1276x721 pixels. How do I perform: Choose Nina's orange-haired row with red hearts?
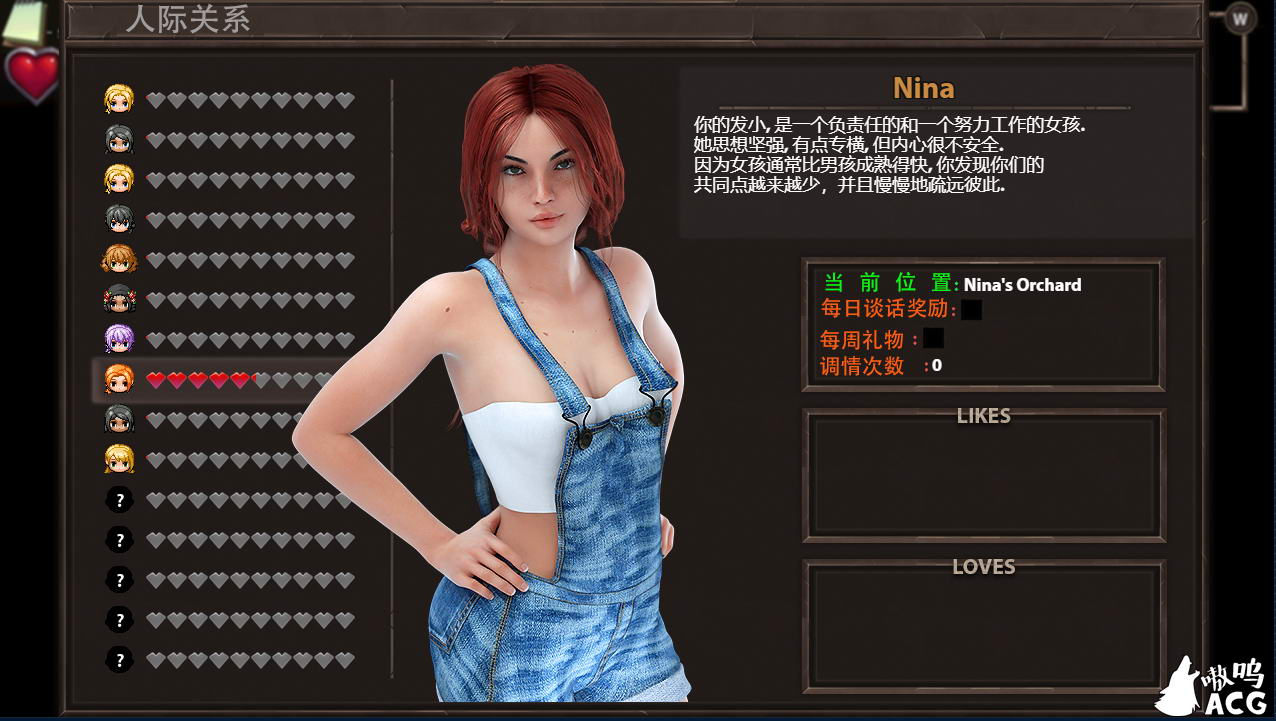pyautogui.click(x=119, y=380)
